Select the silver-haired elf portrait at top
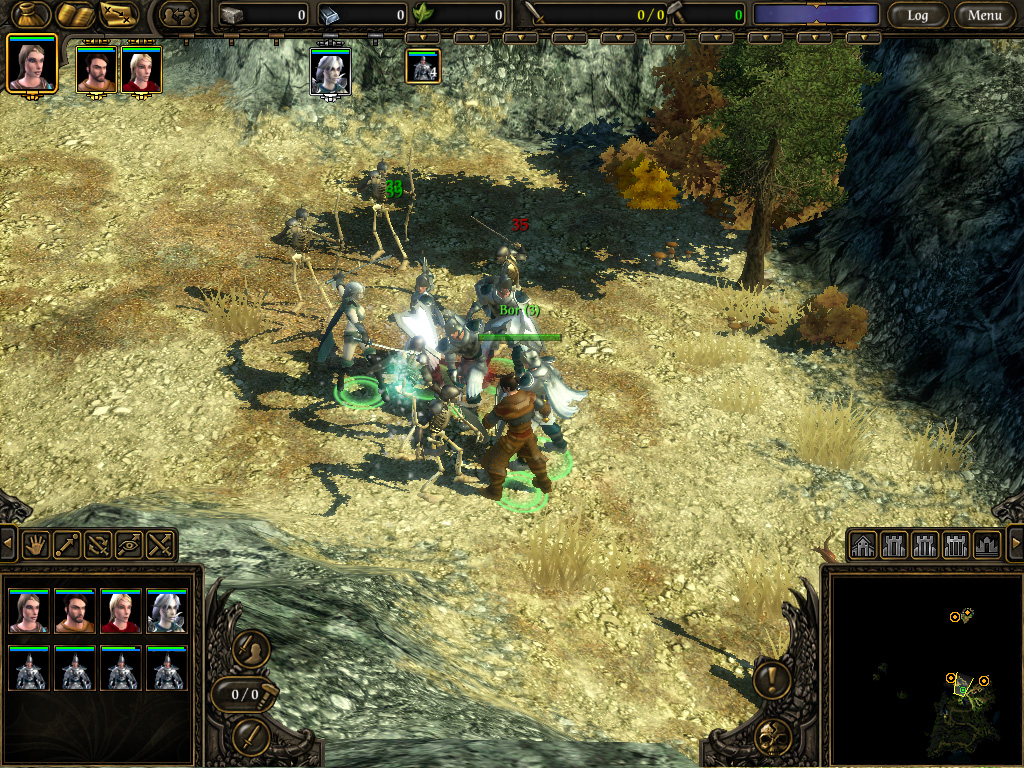The width and height of the screenshot is (1024, 768). [x=330, y=71]
